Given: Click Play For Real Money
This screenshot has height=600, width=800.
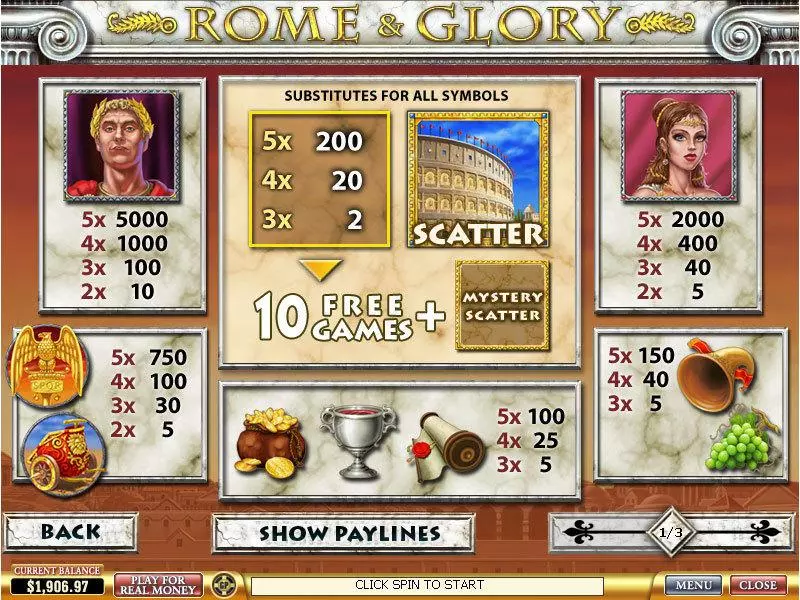Looking at the screenshot, I should point(158,584).
